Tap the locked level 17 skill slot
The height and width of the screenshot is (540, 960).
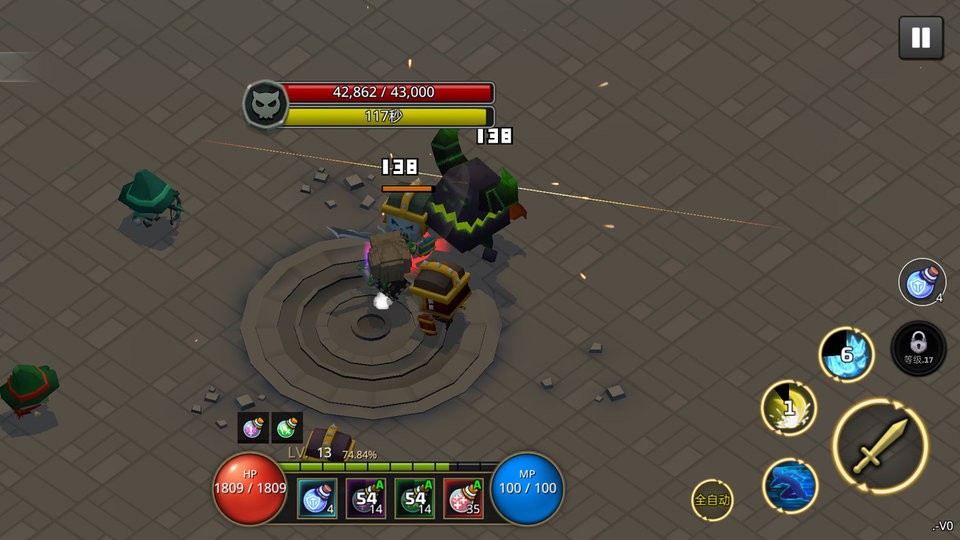tap(917, 349)
